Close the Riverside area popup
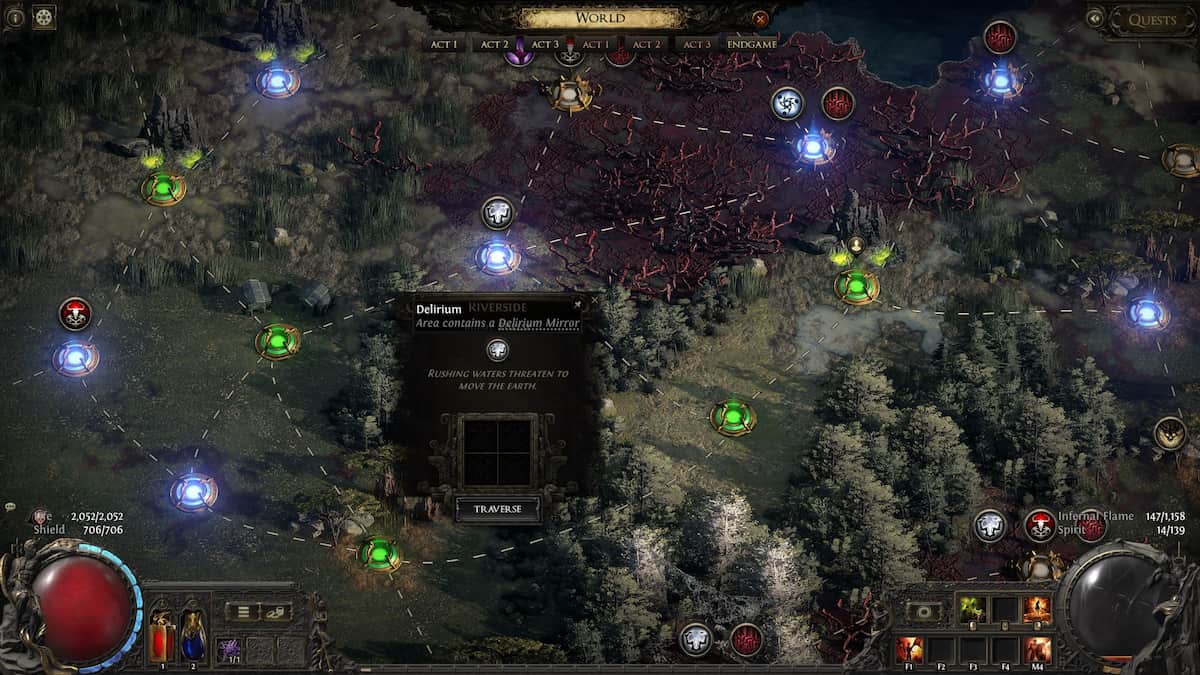The width and height of the screenshot is (1200, 675). pyautogui.click(x=577, y=304)
